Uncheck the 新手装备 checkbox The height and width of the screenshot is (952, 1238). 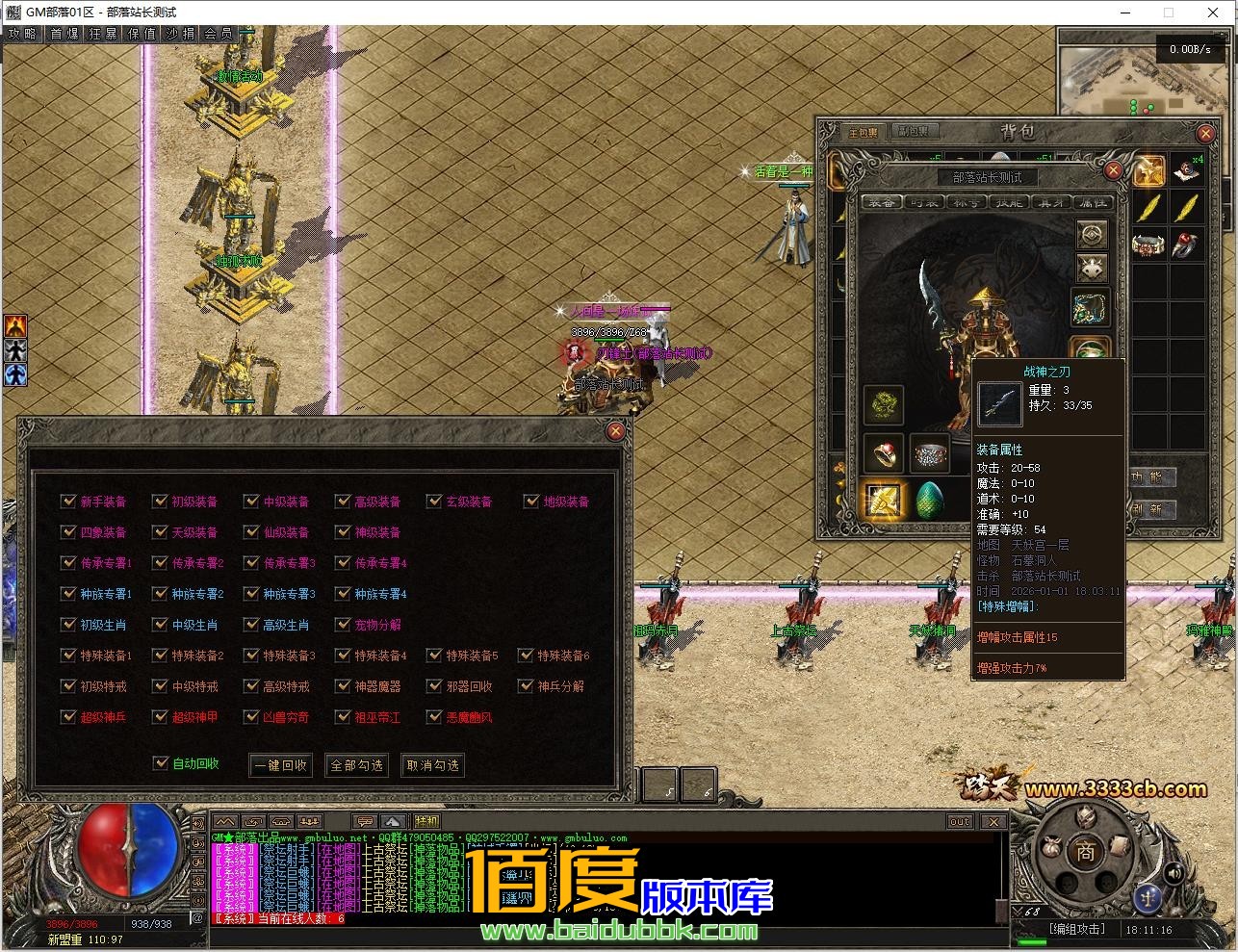point(68,502)
